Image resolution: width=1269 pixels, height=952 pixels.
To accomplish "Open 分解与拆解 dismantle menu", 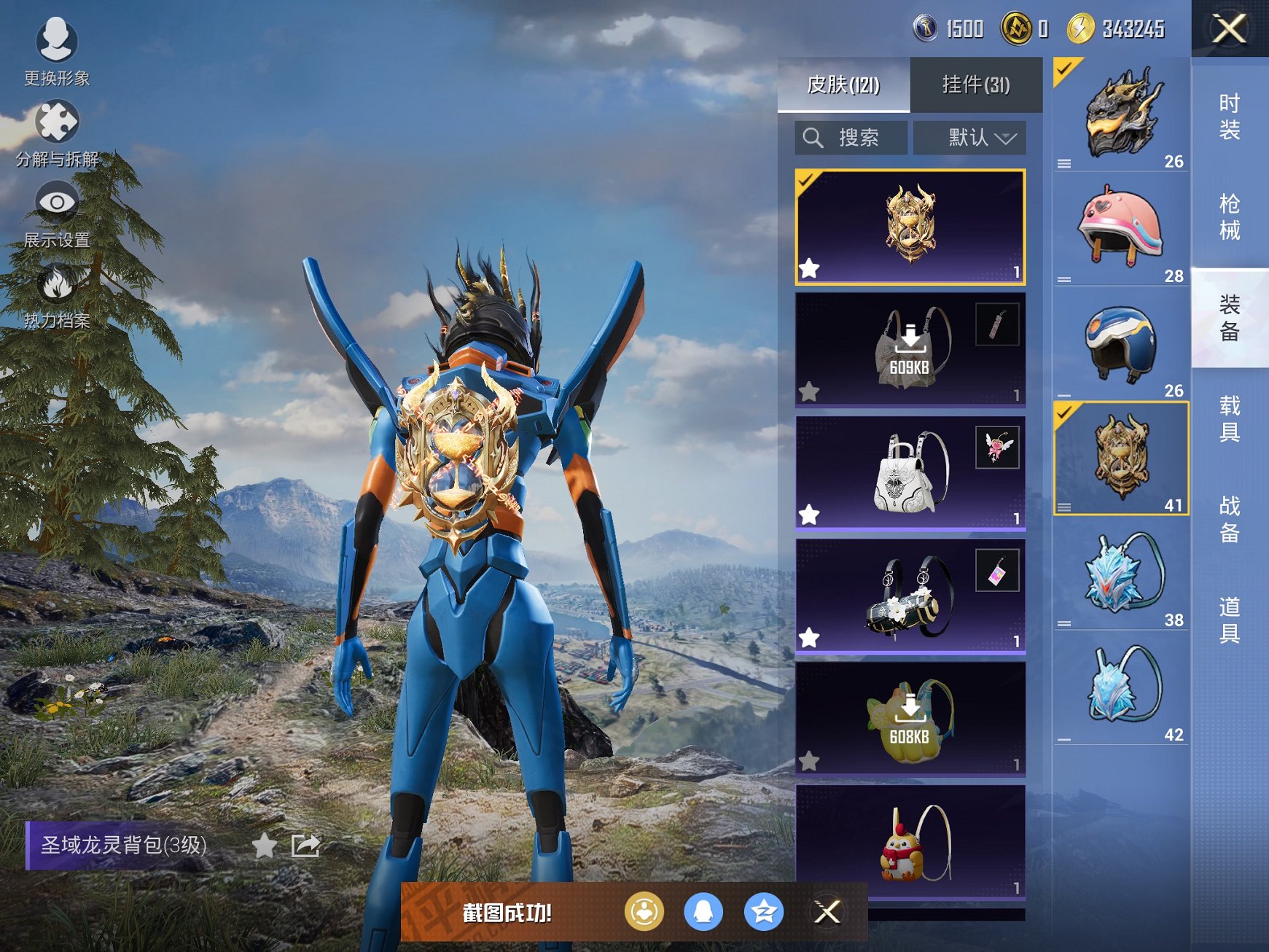I will click(57, 132).
